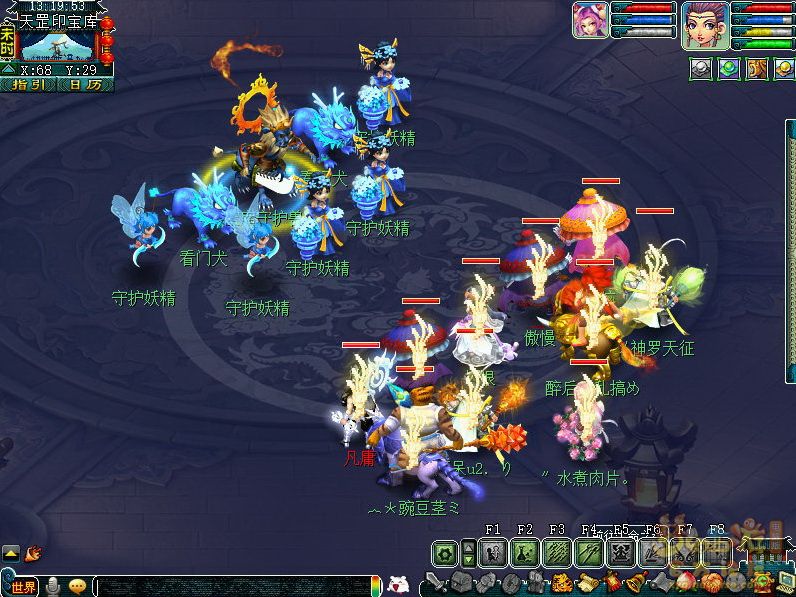Switch the 世界 chat channel

[x=24, y=586]
